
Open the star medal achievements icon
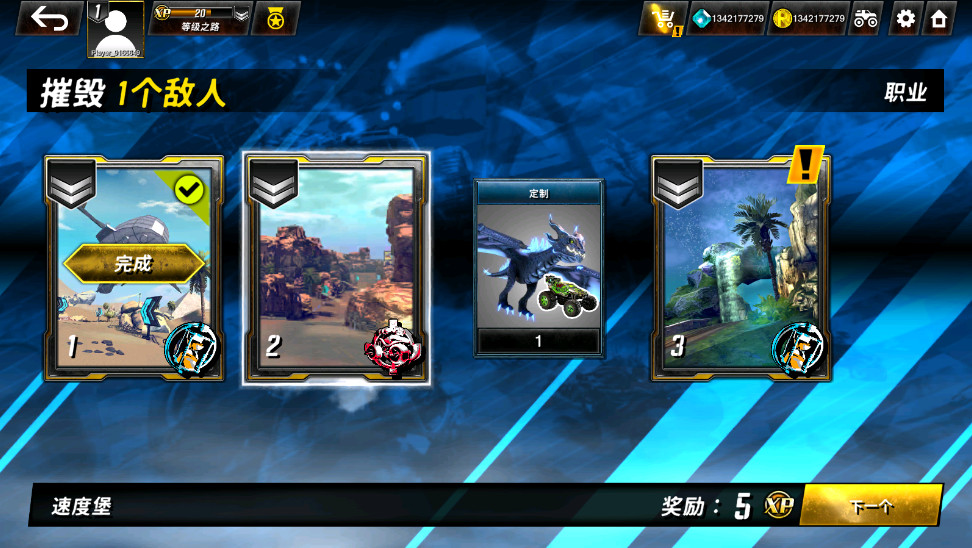click(x=275, y=18)
